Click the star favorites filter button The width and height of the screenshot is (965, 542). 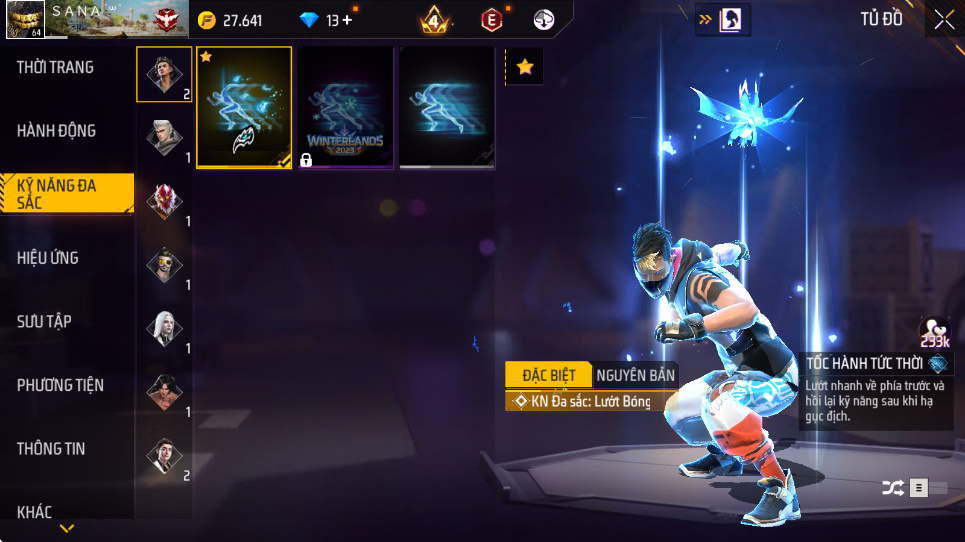pyautogui.click(x=524, y=67)
